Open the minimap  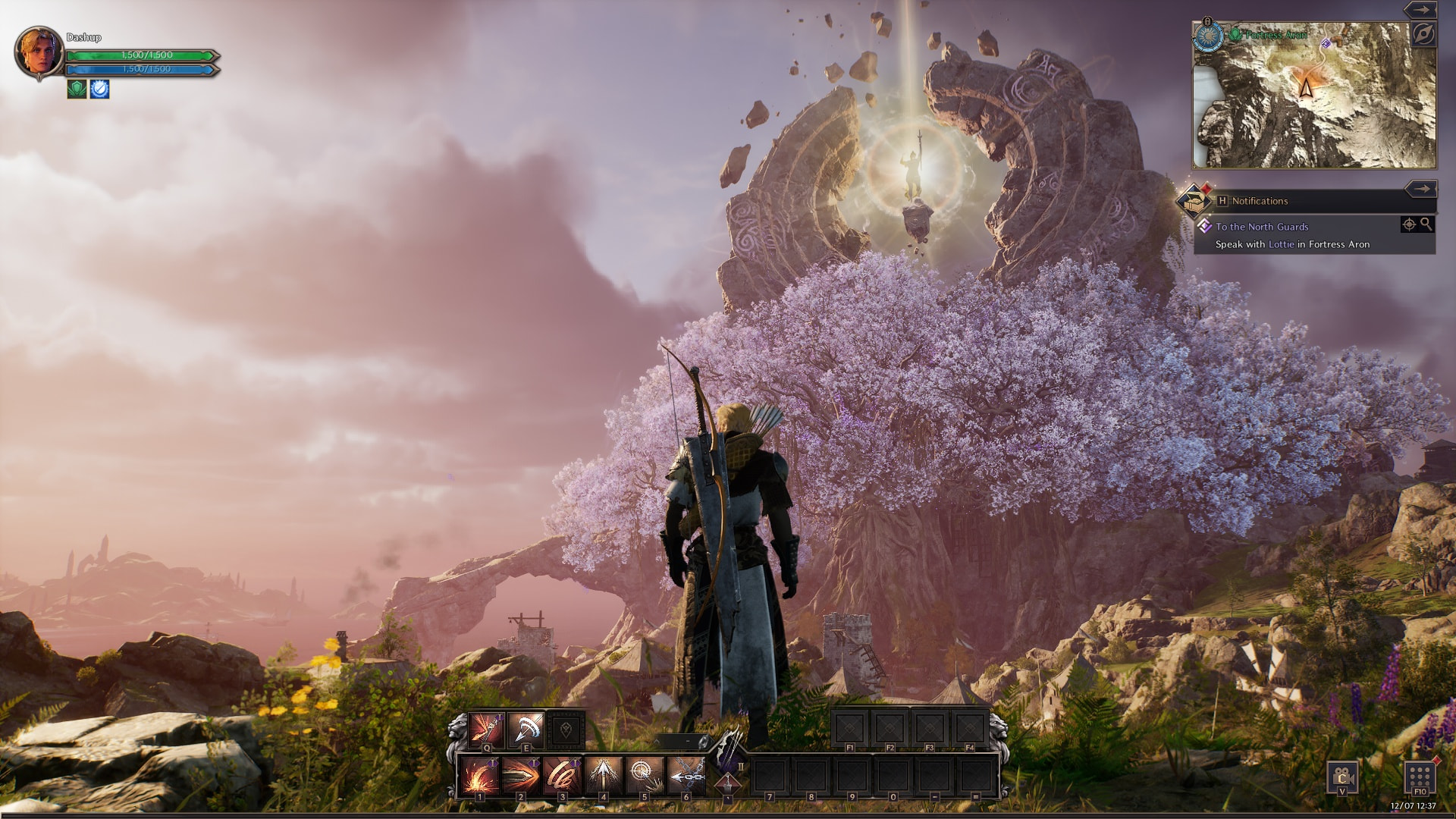[1314, 96]
